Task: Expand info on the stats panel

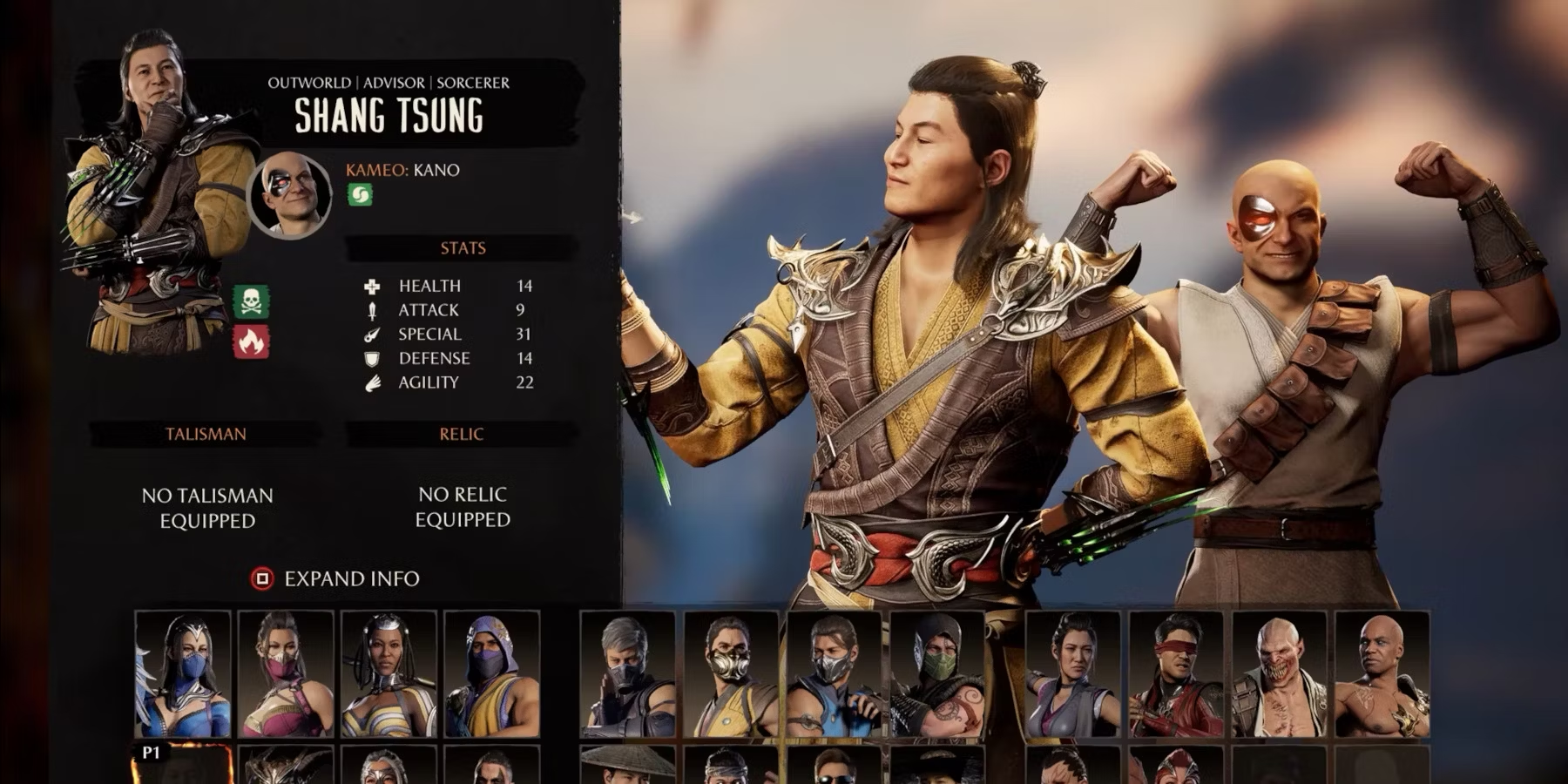Action: point(336,578)
